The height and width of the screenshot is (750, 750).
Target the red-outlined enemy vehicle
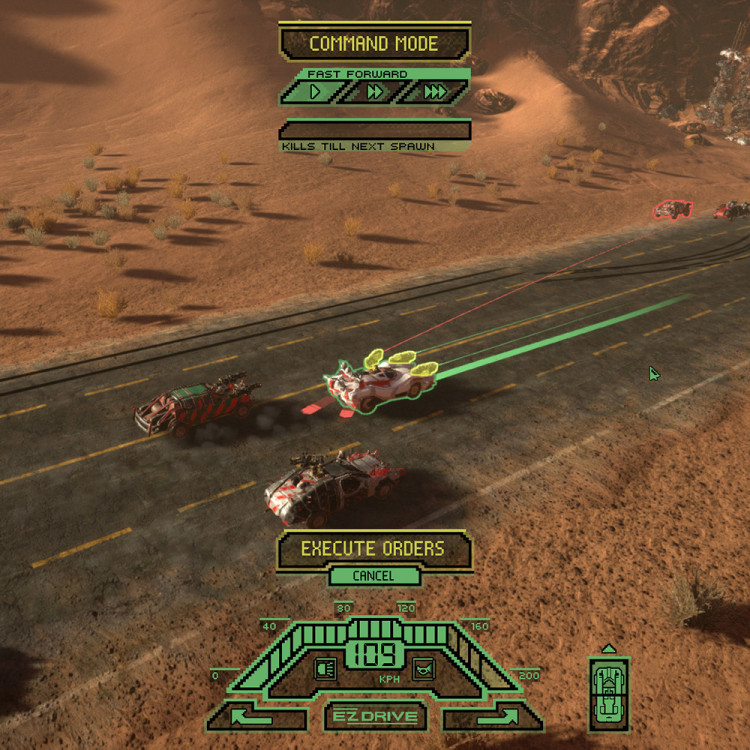pyautogui.click(x=673, y=209)
